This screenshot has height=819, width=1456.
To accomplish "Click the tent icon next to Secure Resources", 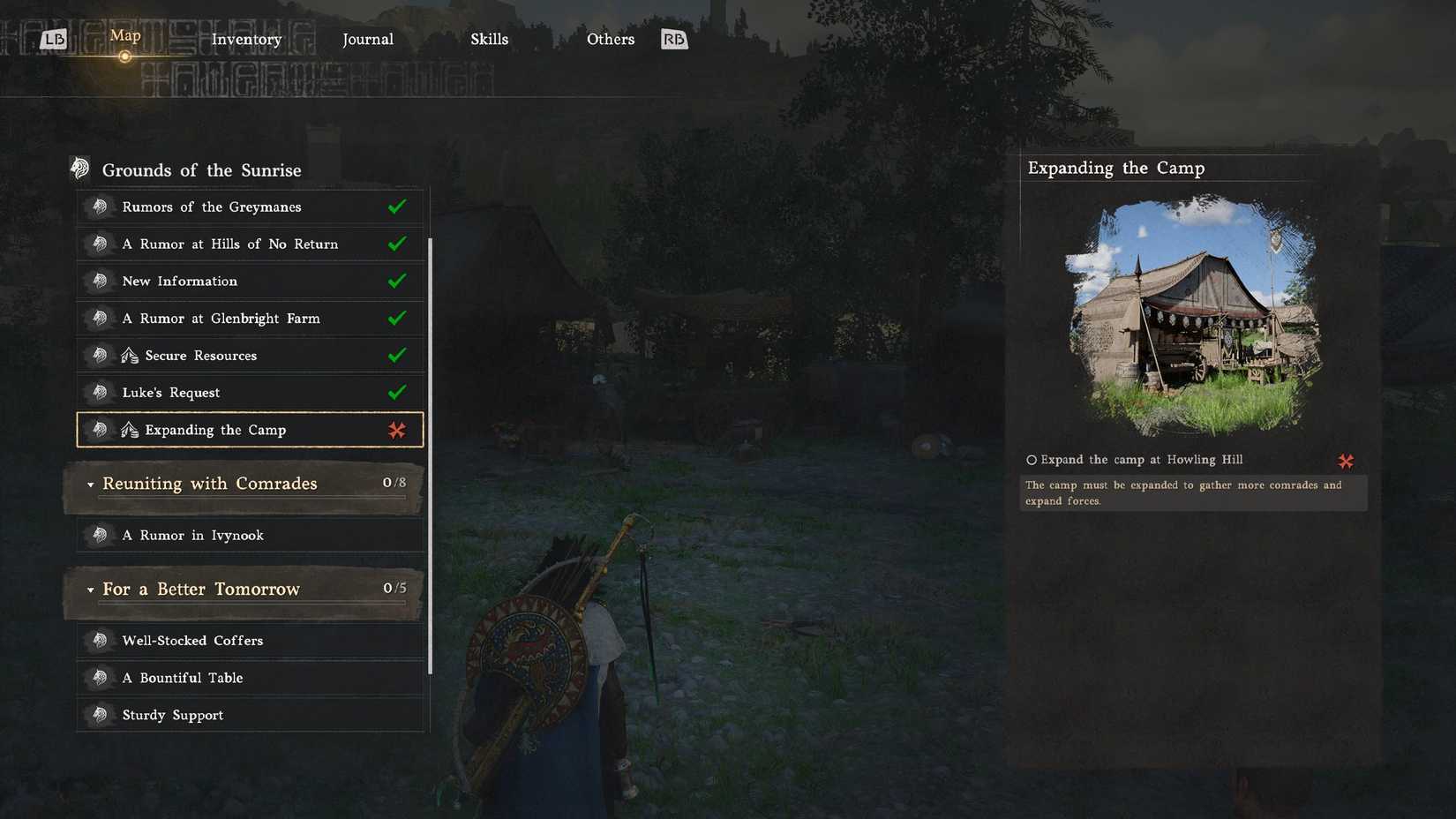I will 129,355.
